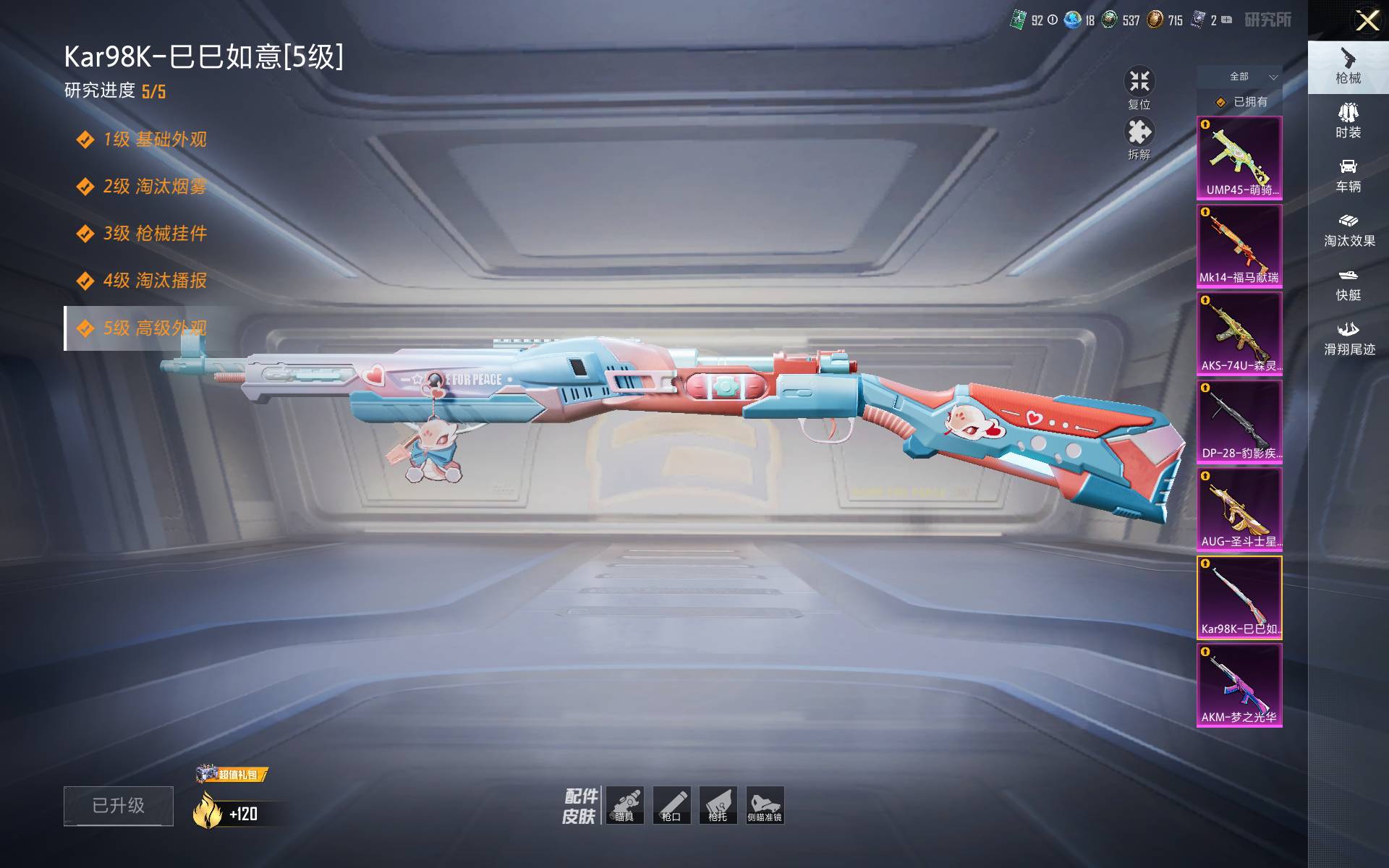Screen dimensions: 1389x868
Task: Pick the DP-28 skin thumbnail
Action: pyautogui.click(x=1239, y=422)
